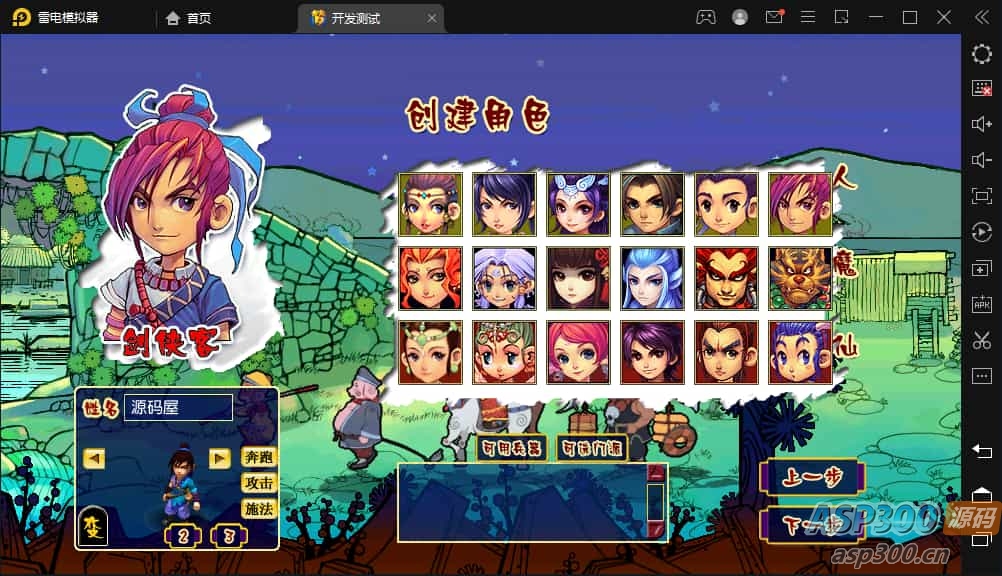
Task: Choose the tiger-headed demon portrait
Action: tap(800, 278)
